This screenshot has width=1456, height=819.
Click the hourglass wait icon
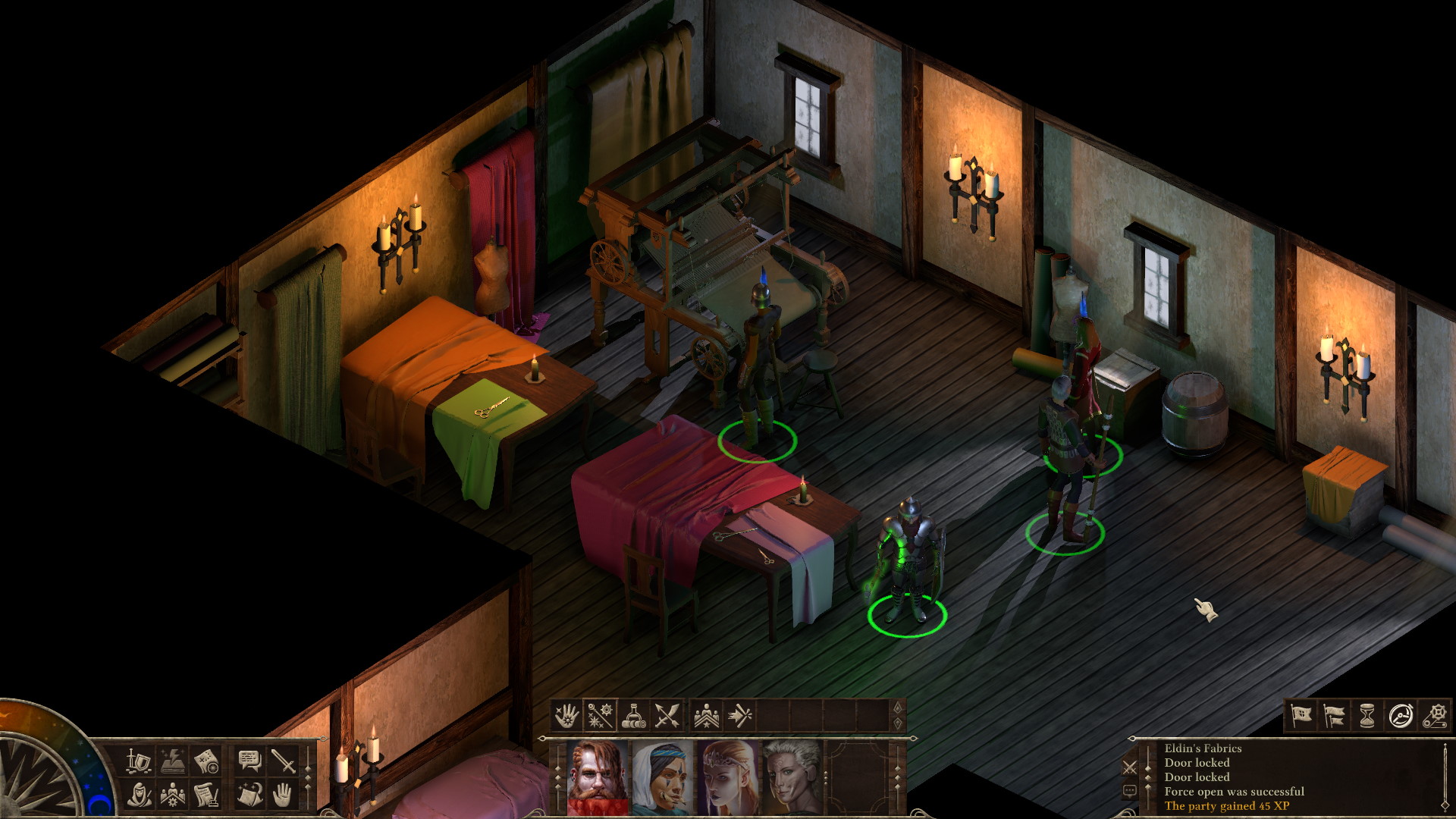[x=1367, y=716]
